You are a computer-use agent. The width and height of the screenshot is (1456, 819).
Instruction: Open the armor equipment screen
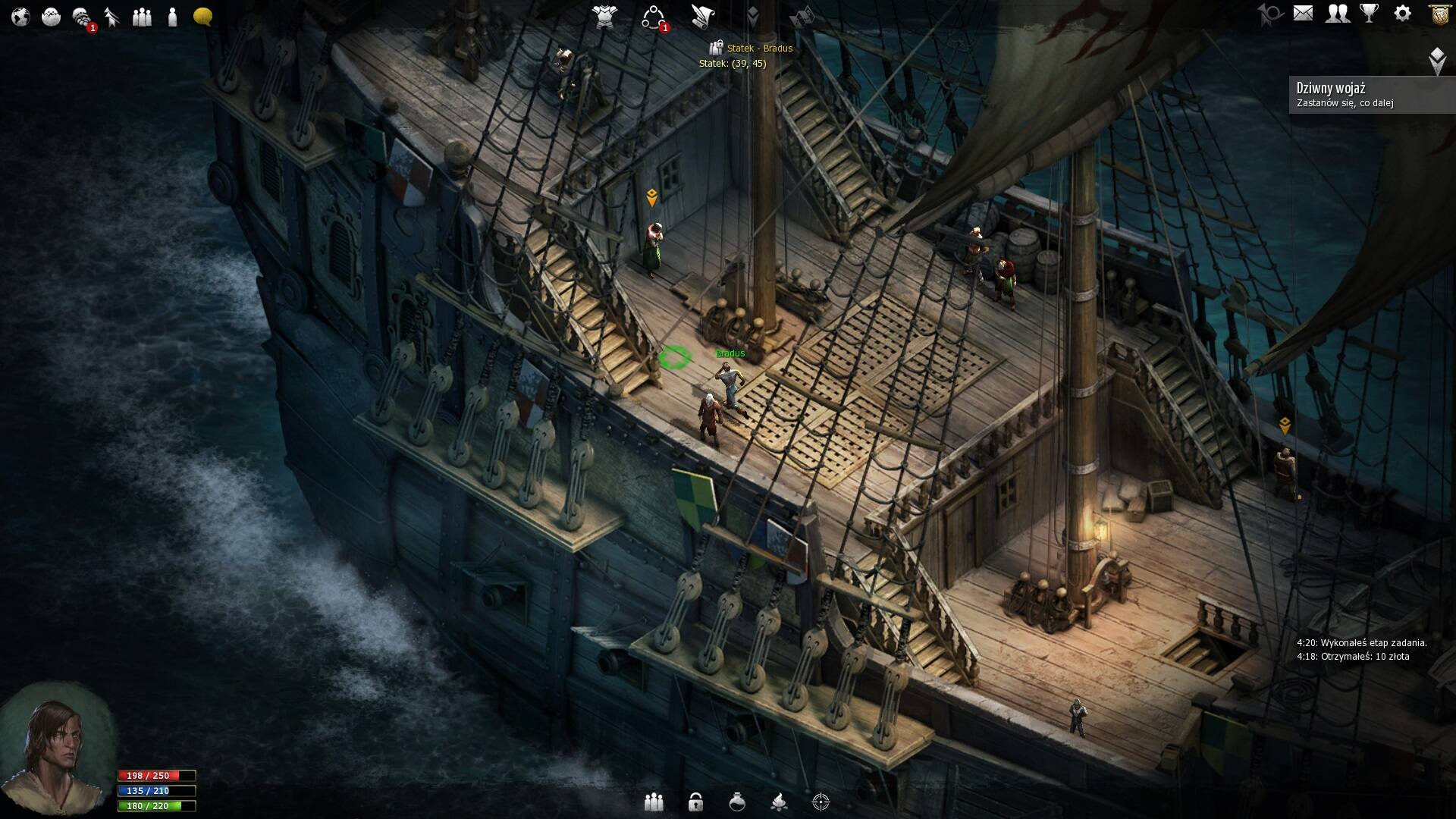604,16
